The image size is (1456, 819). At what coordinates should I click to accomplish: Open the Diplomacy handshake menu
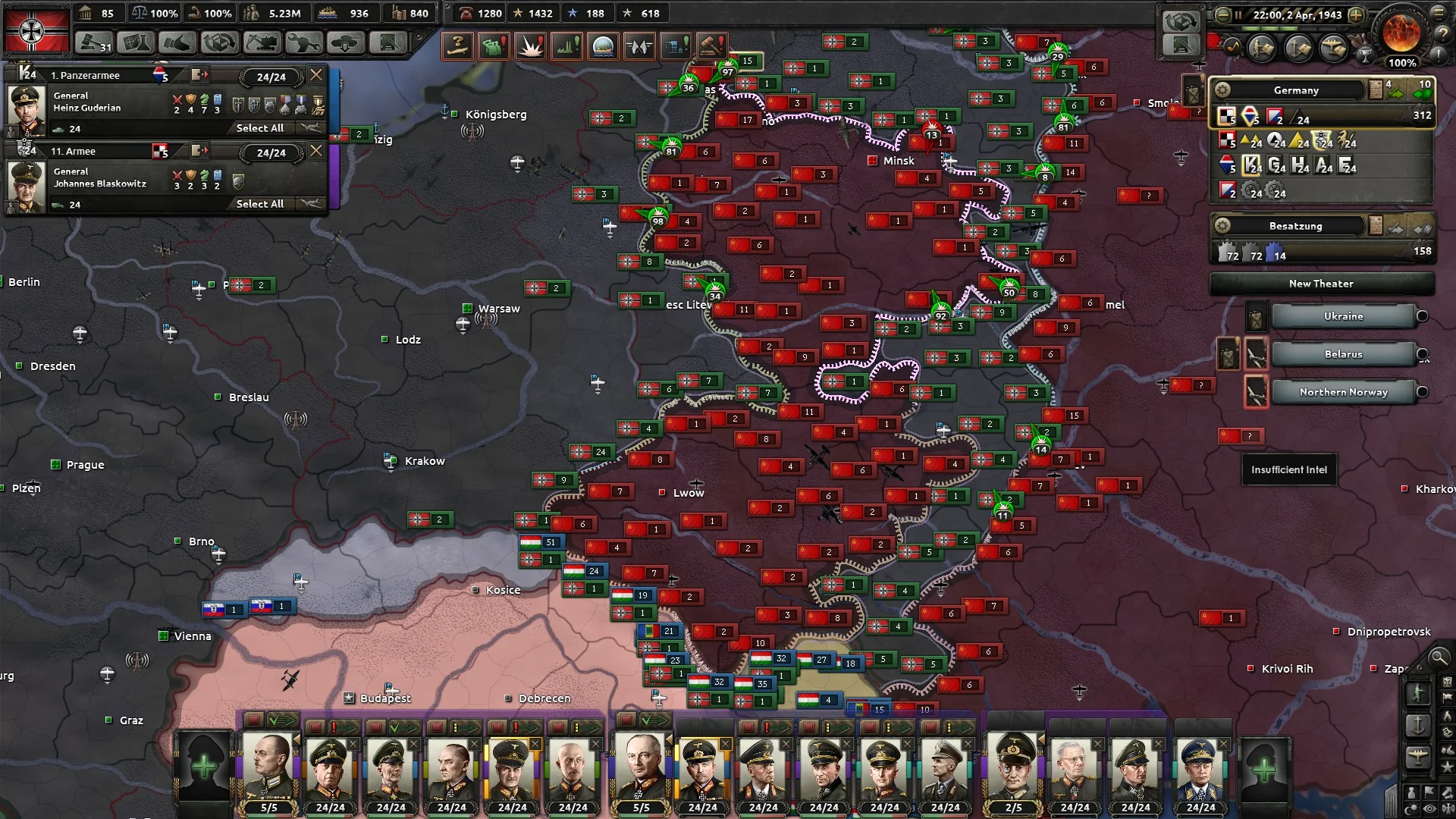(177, 43)
